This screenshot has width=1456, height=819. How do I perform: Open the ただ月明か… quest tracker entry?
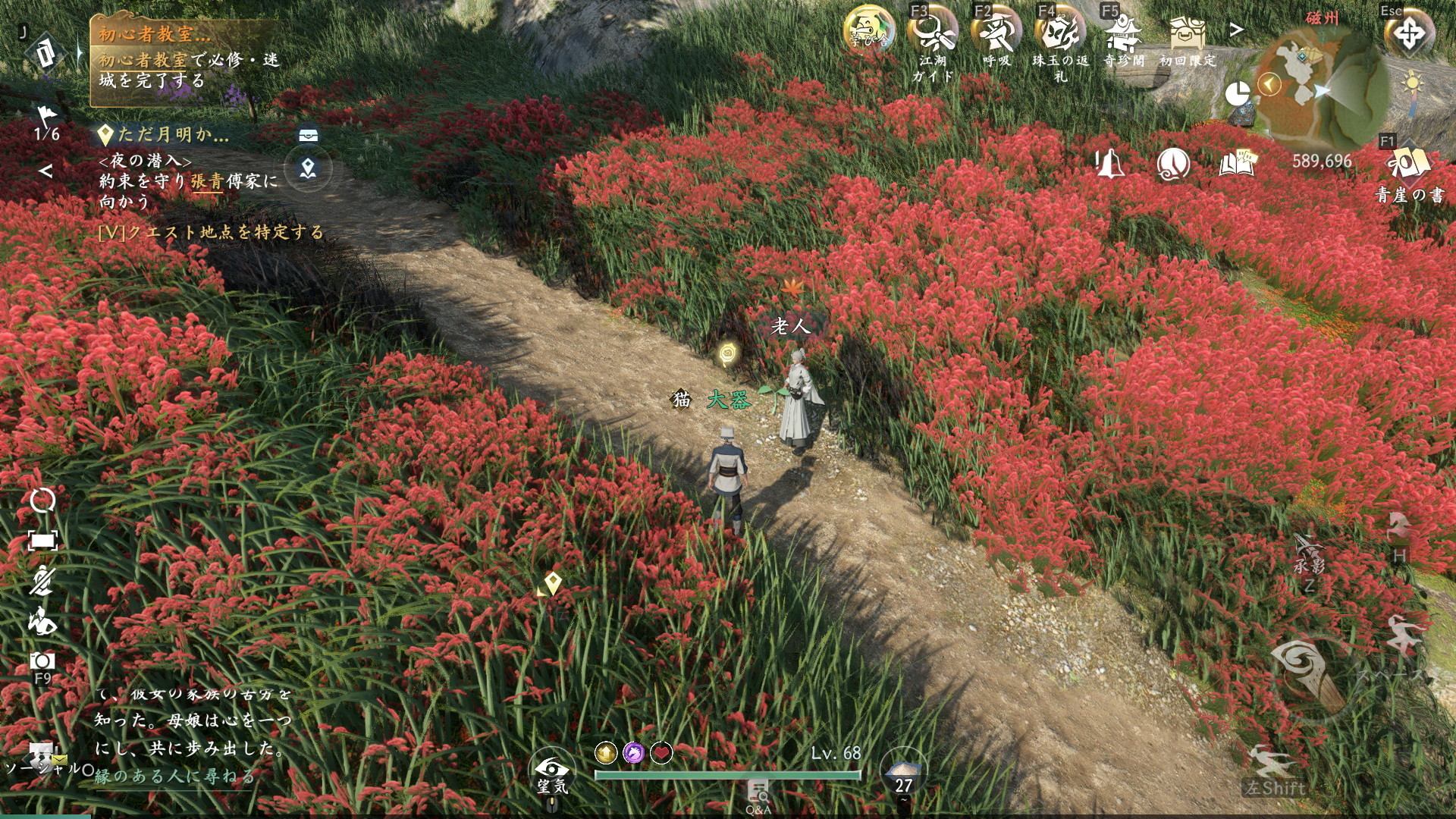pos(173,136)
